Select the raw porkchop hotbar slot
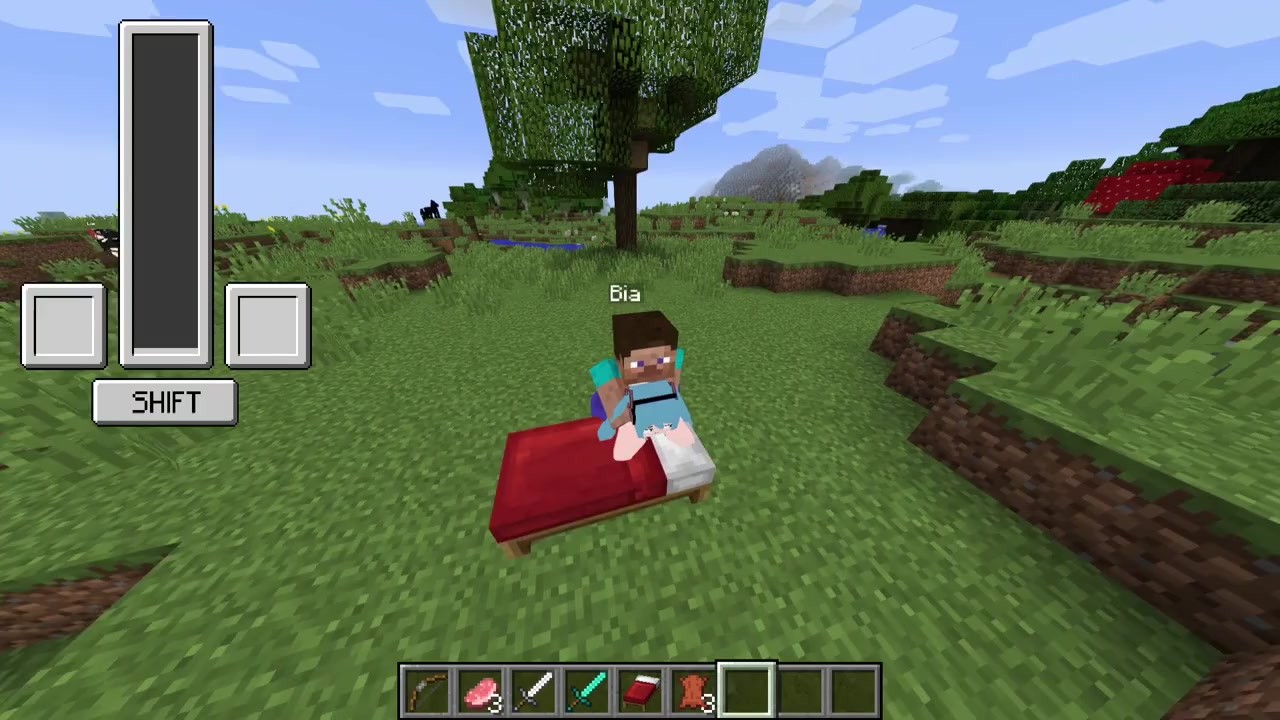 pyautogui.click(x=481, y=692)
